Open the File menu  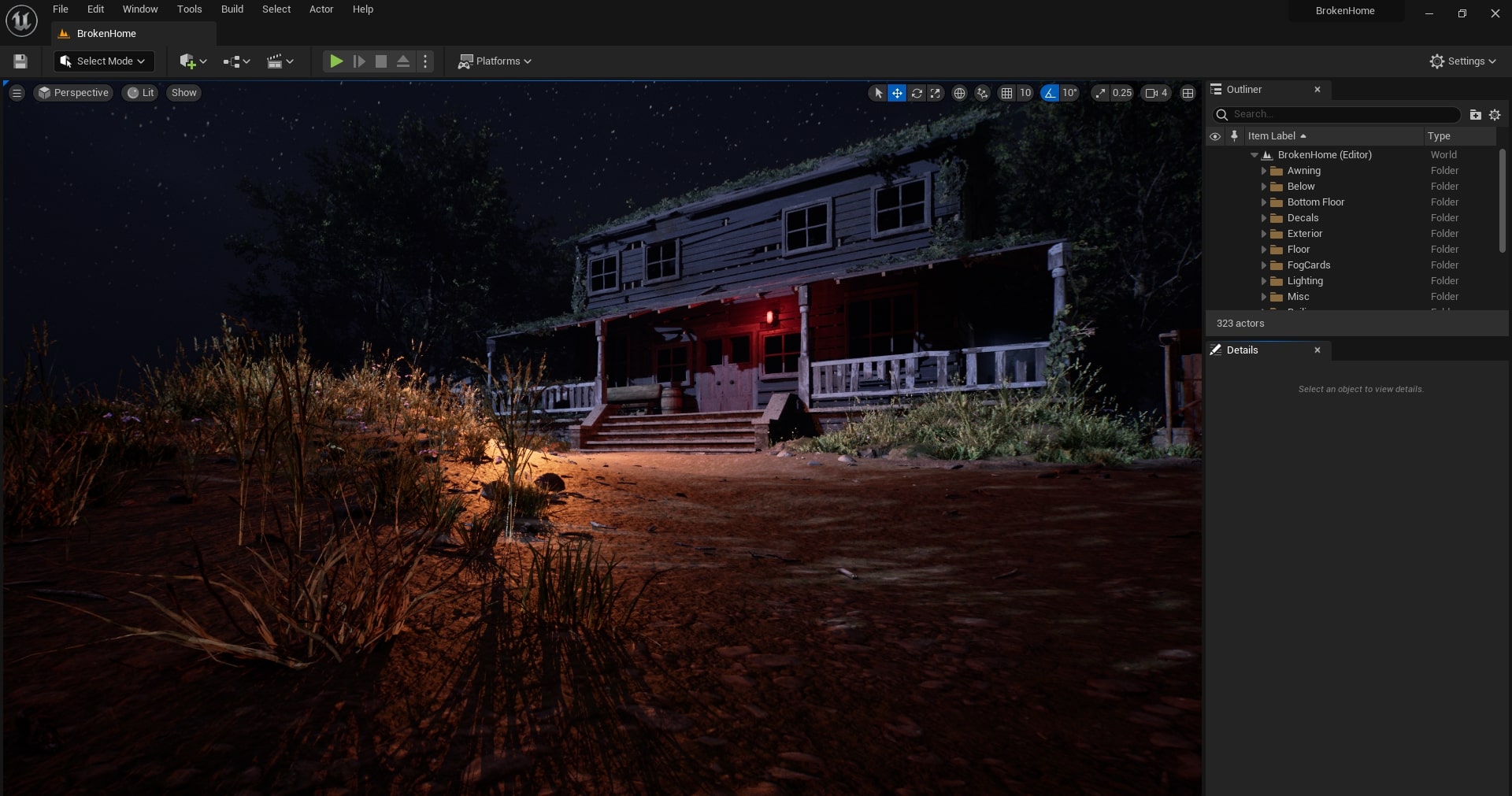(60, 9)
